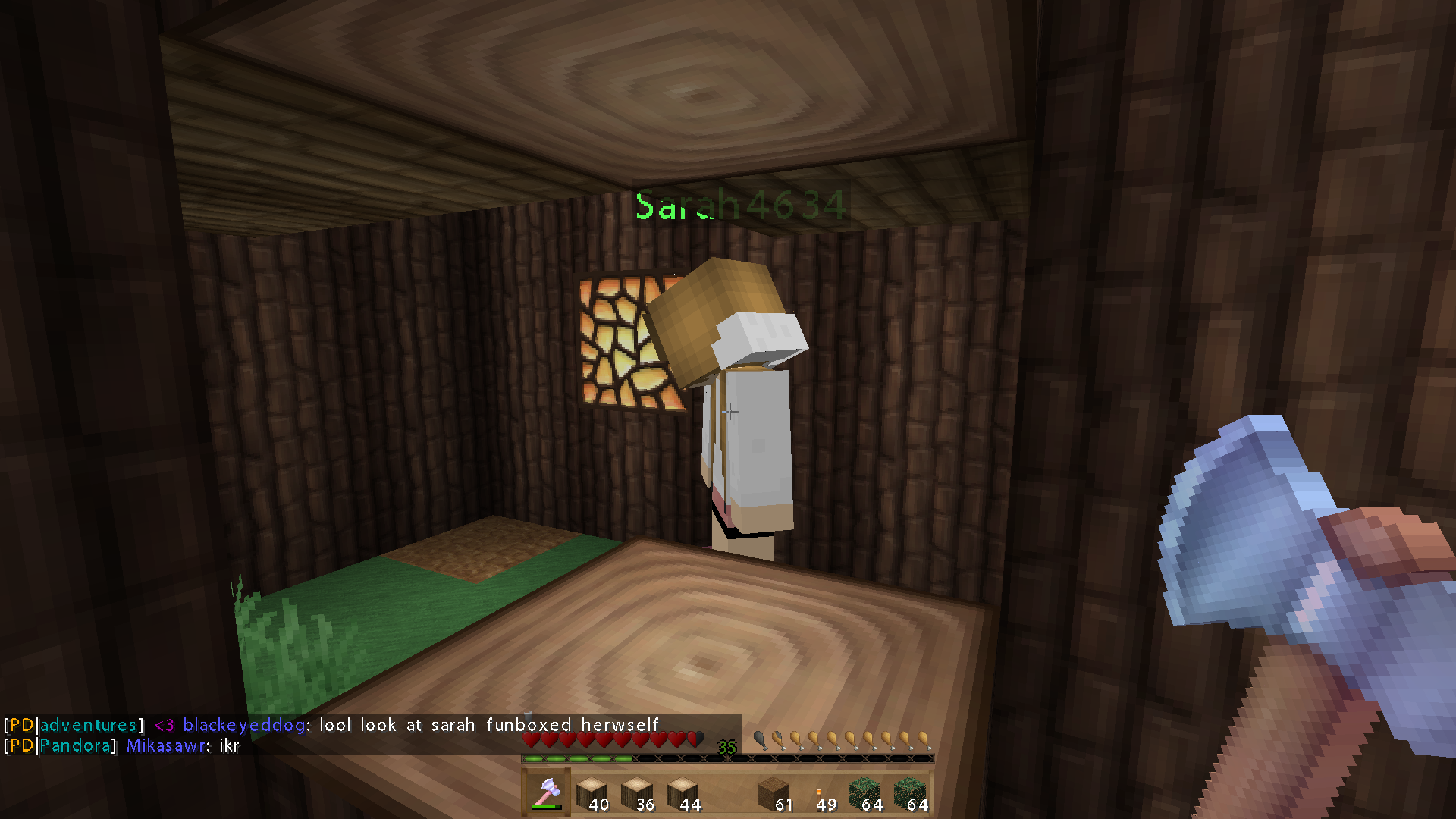Choose the stack of 36 logs

pos(637,793)
